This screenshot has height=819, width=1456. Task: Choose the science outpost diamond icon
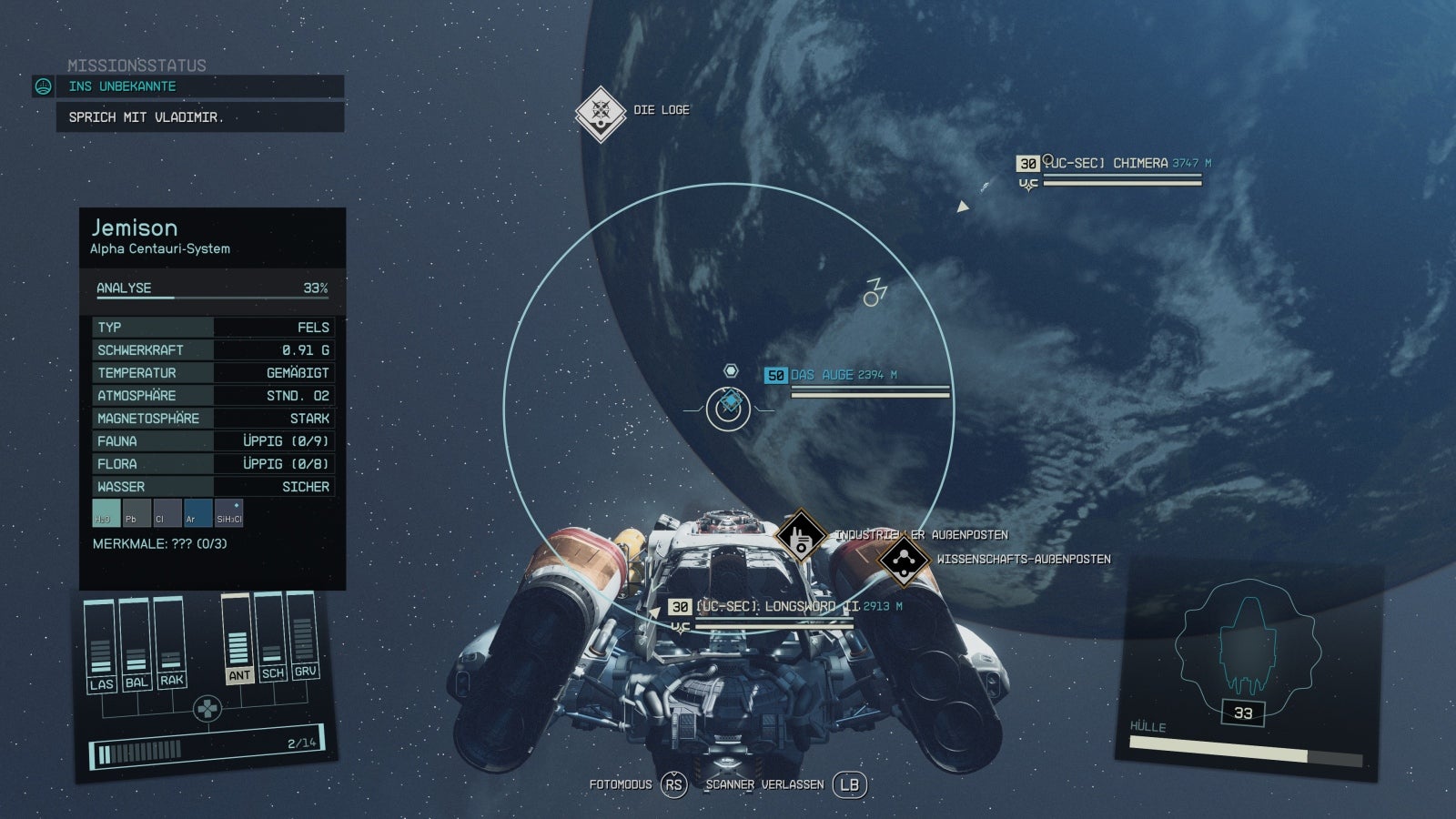(x=903, y=560)
